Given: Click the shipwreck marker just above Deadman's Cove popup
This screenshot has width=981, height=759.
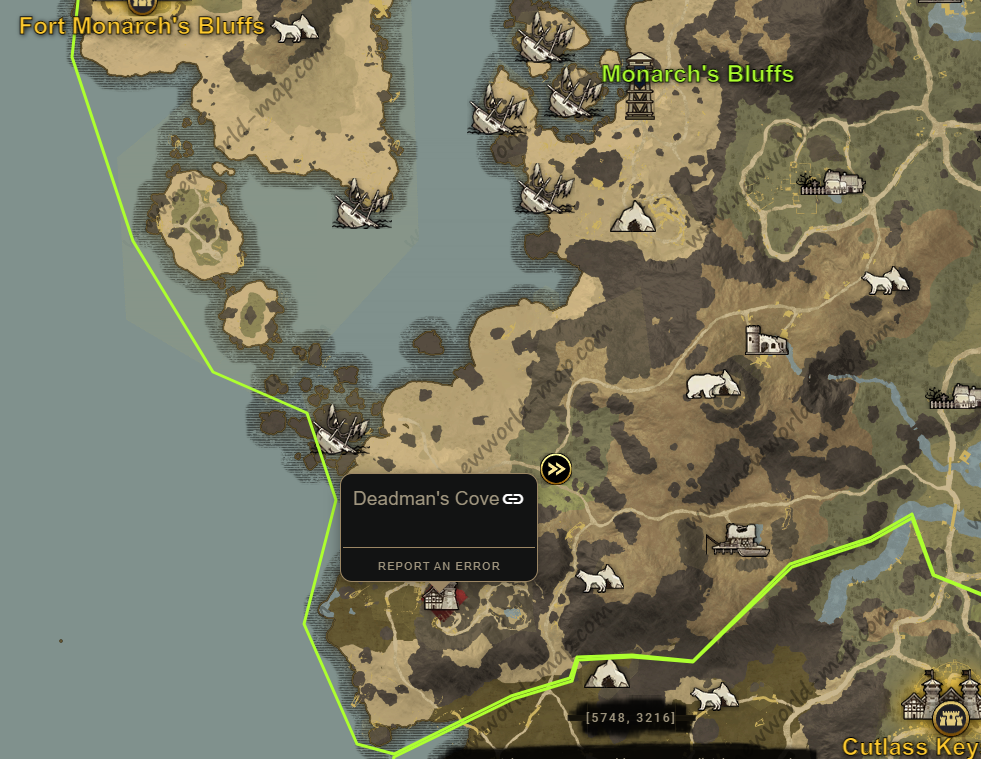Looking at the screenshot, I should click(341, 430).
